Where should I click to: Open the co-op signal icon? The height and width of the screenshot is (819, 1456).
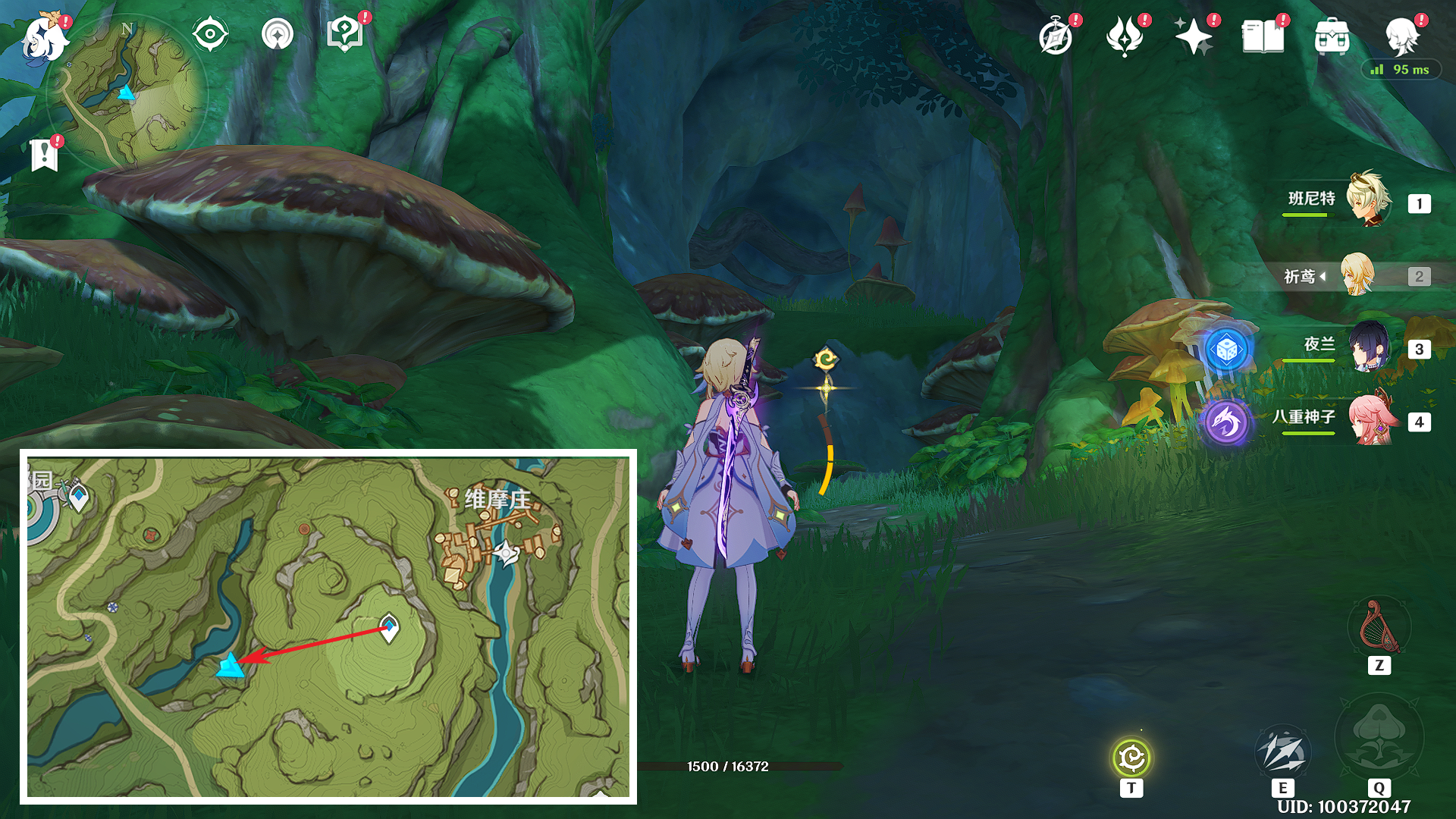click(278, 34)
